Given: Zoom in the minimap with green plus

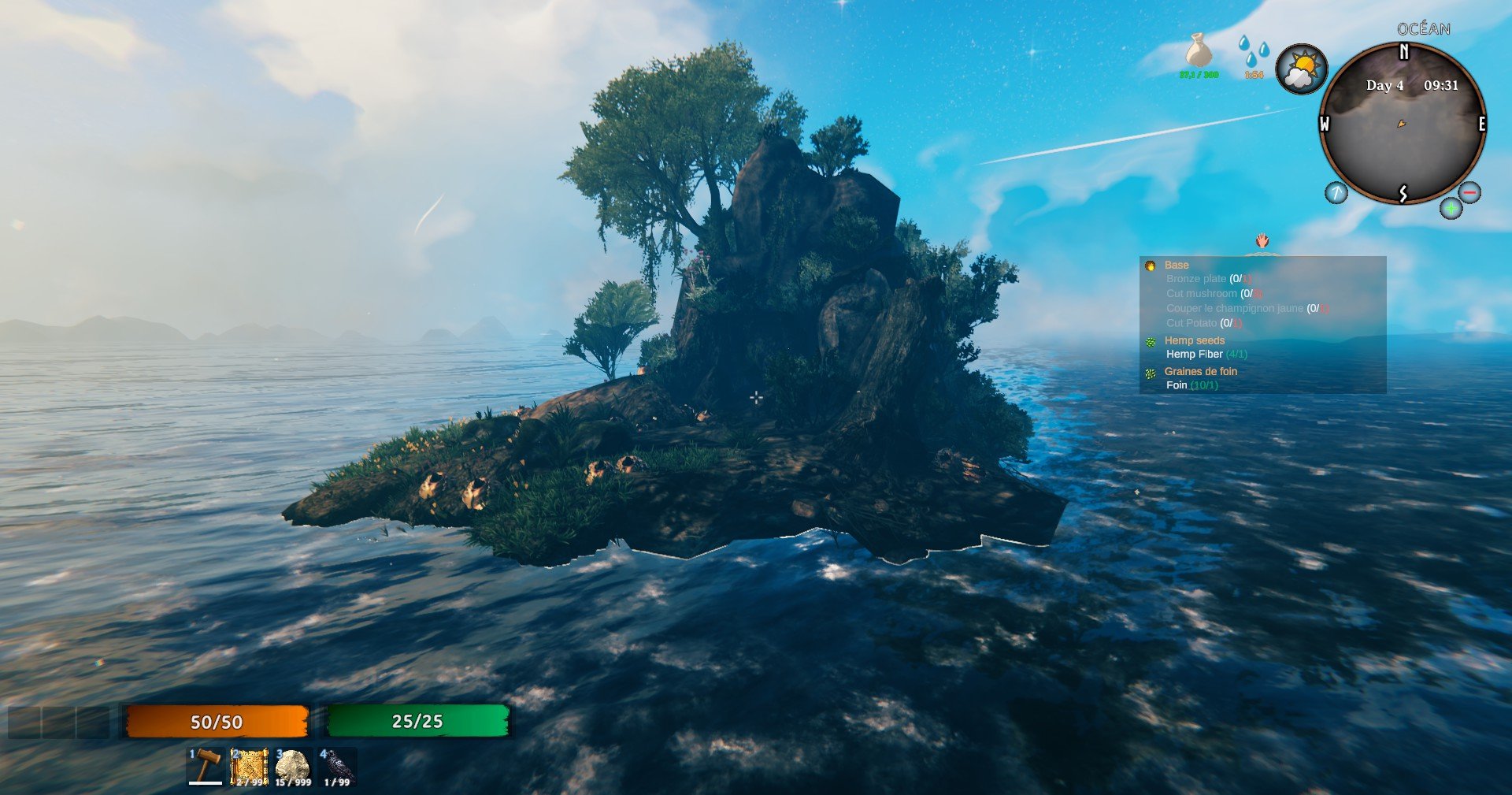Looking at the screenshot, I should pyautogui.click(x=1451, y=209).
